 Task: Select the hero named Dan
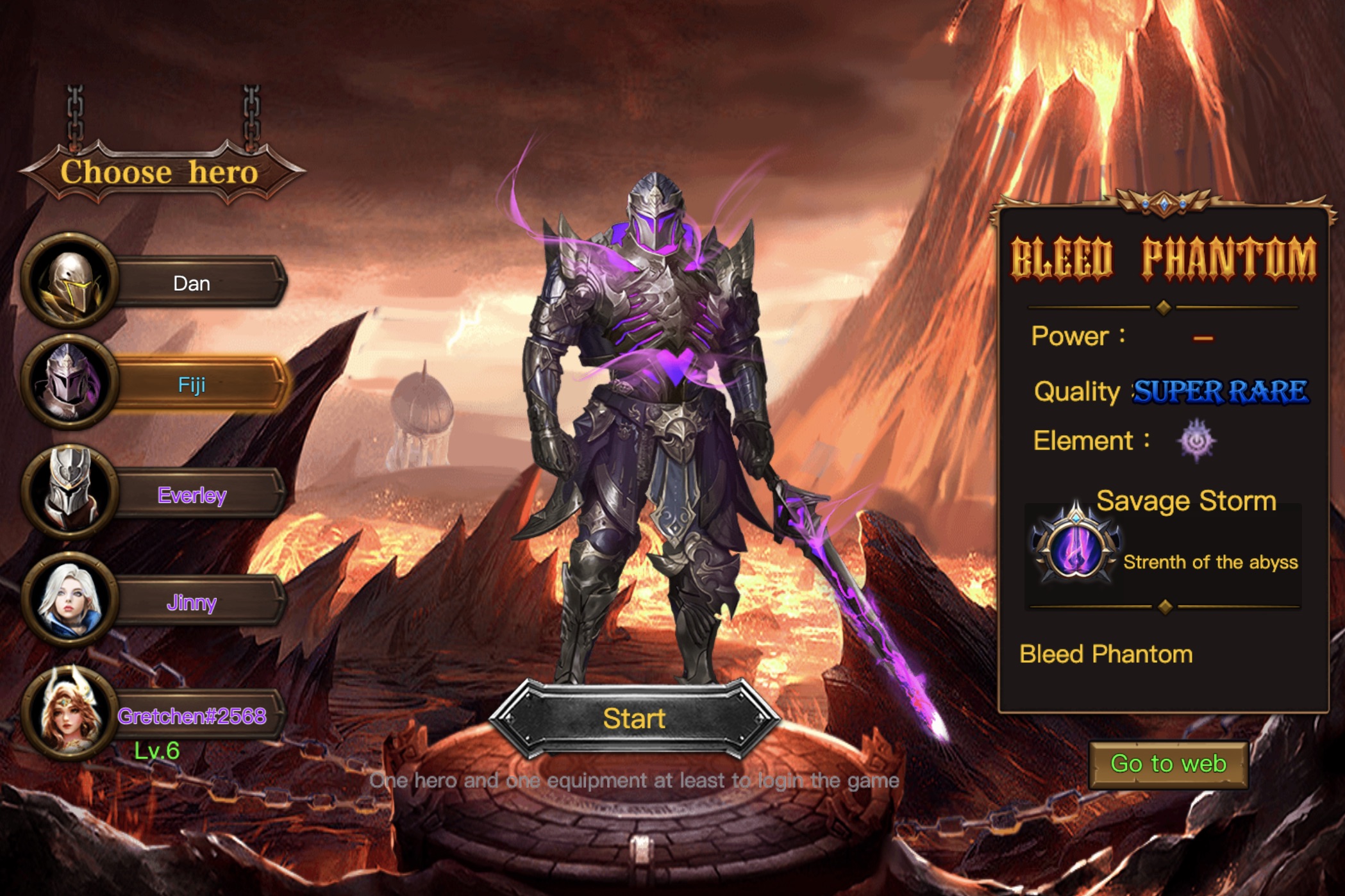coord(192,283)
